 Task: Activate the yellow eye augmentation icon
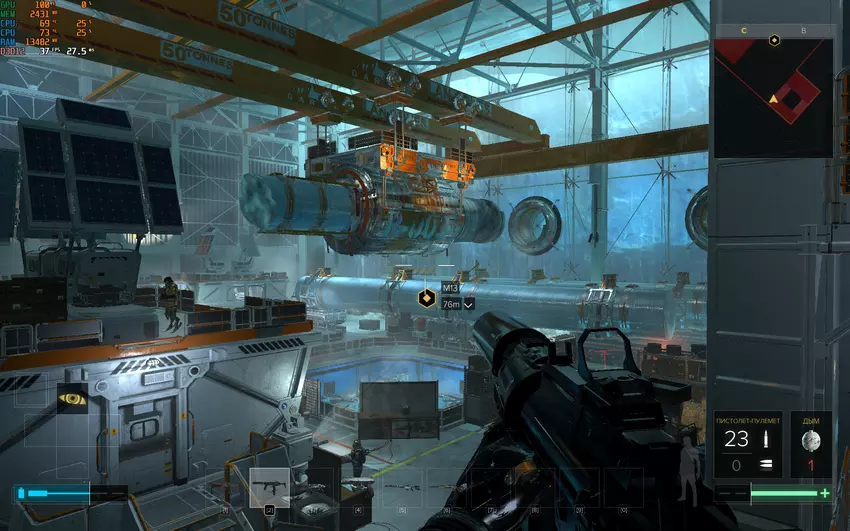72,398
